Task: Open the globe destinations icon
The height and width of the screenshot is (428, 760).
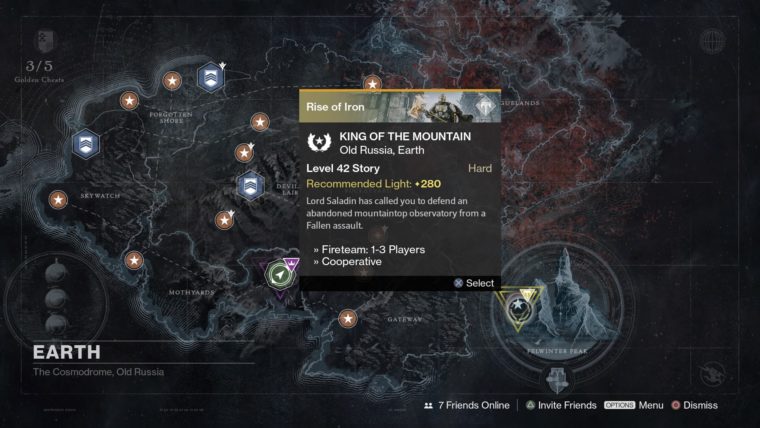Action: click(712, 42)
